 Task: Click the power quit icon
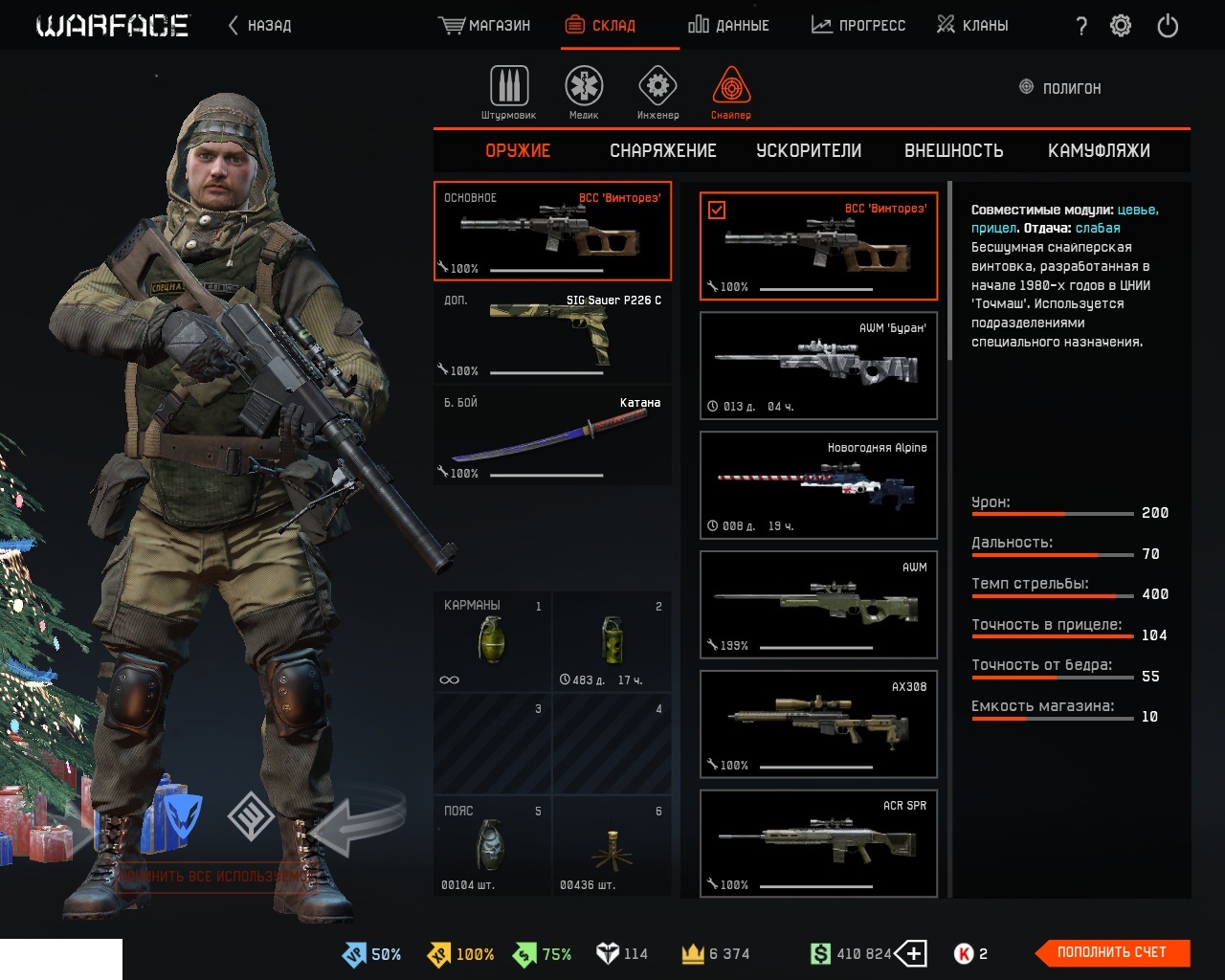click(1168, 26)
